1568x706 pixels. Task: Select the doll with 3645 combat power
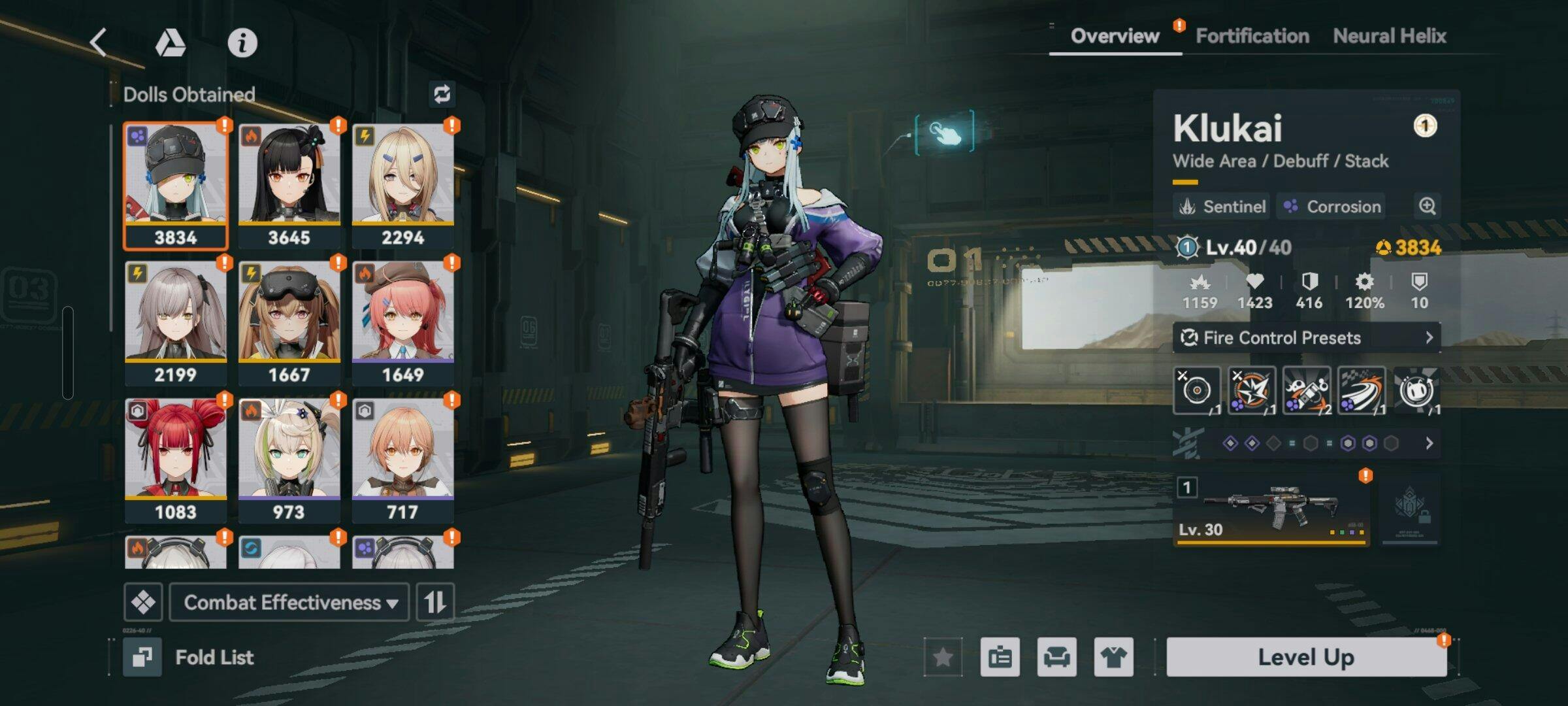click(x=289, y=186)
